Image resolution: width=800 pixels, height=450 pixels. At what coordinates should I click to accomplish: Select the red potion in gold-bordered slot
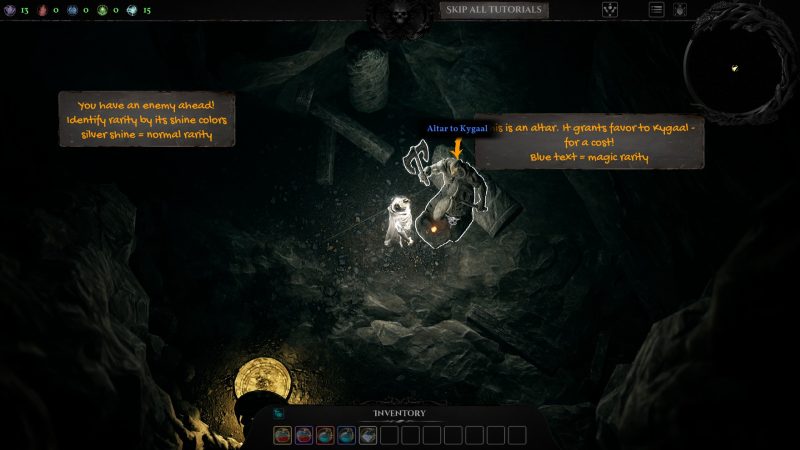click(x=283, y=435)
